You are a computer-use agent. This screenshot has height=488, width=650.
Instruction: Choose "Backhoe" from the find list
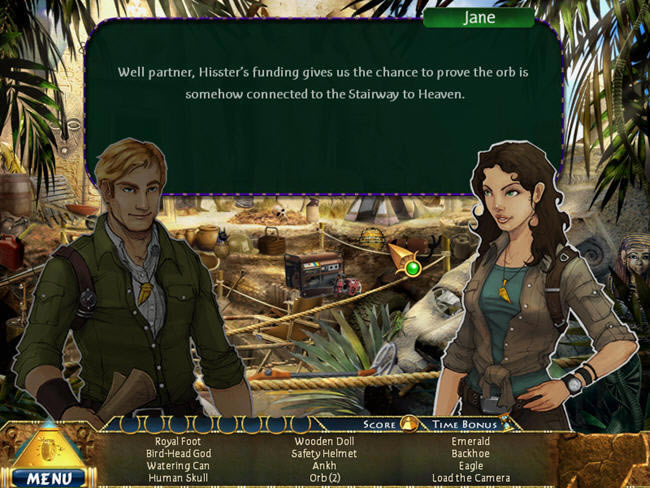coord(470,453)
